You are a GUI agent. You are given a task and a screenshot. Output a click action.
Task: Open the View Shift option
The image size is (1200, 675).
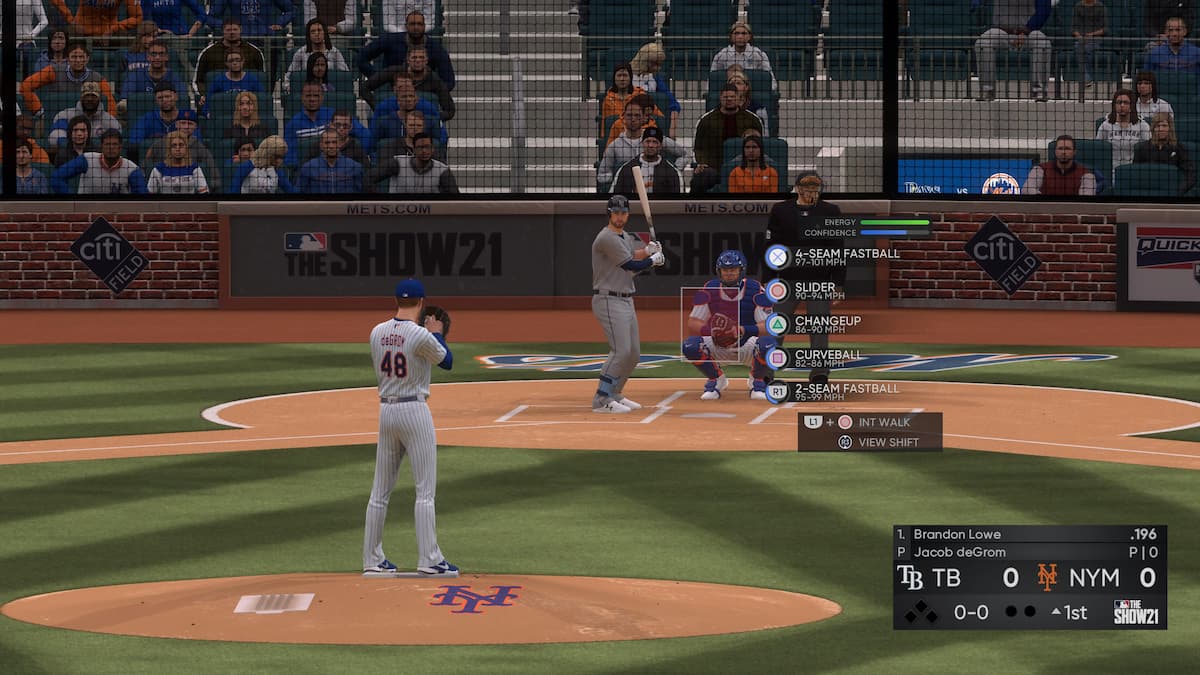[x=888, y=442]
